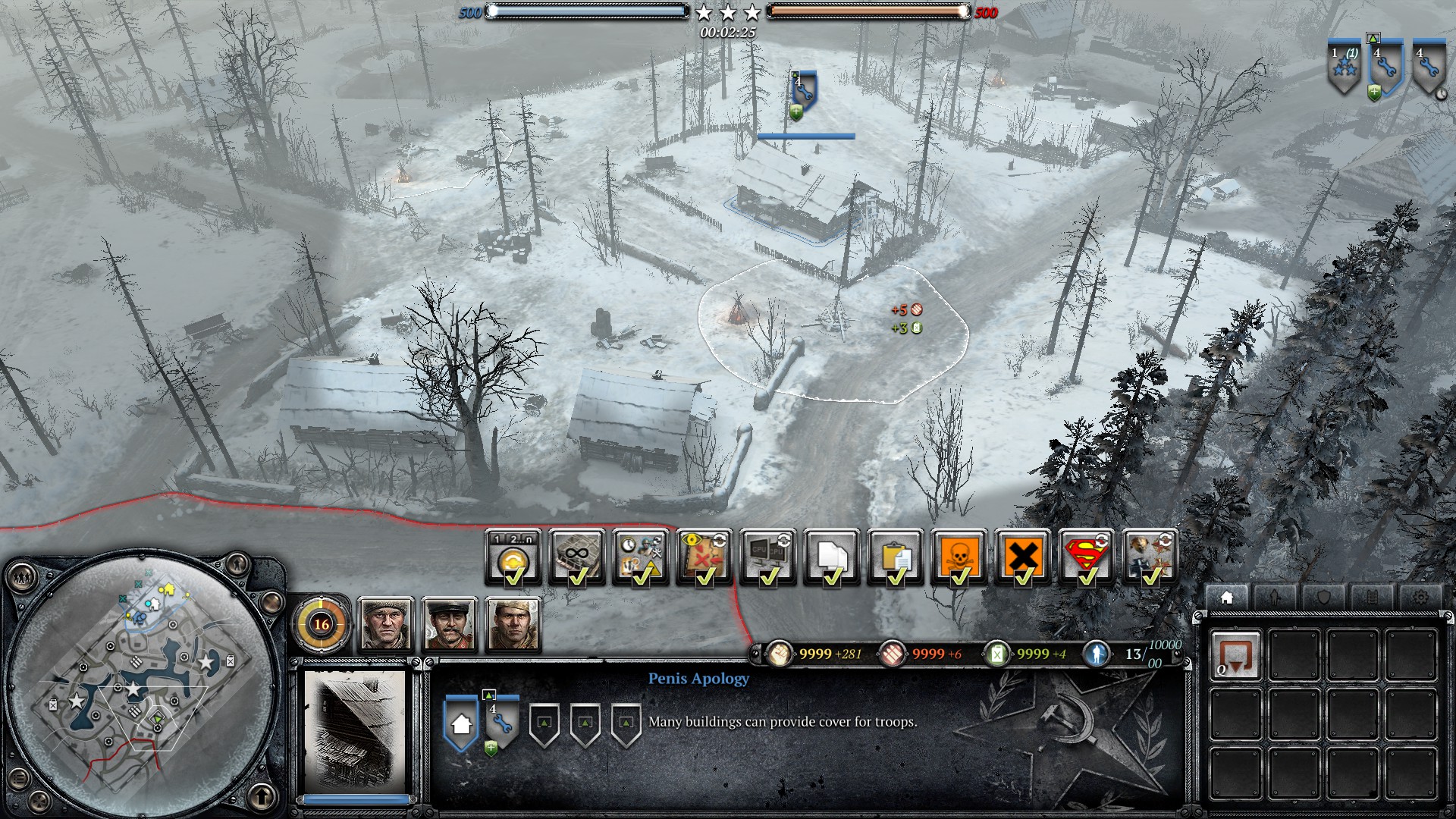This screenshot has height=819, width=1456.
Task: Choose the mustached commander with pipe portrait
Action: 449,624
